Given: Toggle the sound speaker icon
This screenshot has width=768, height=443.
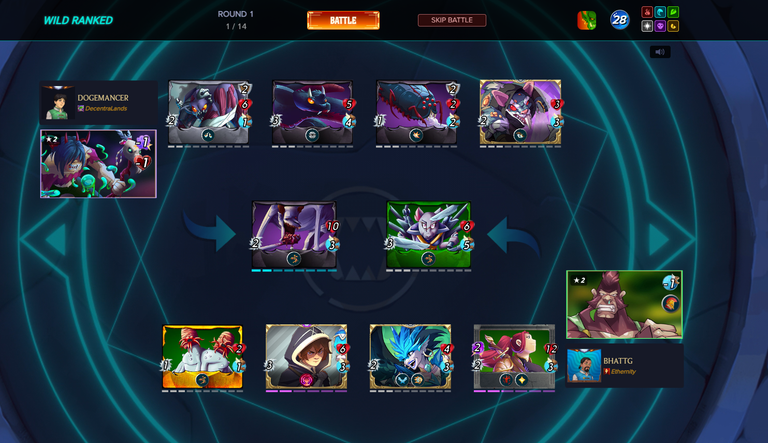Looking at the screenshot, I should 660,52.
